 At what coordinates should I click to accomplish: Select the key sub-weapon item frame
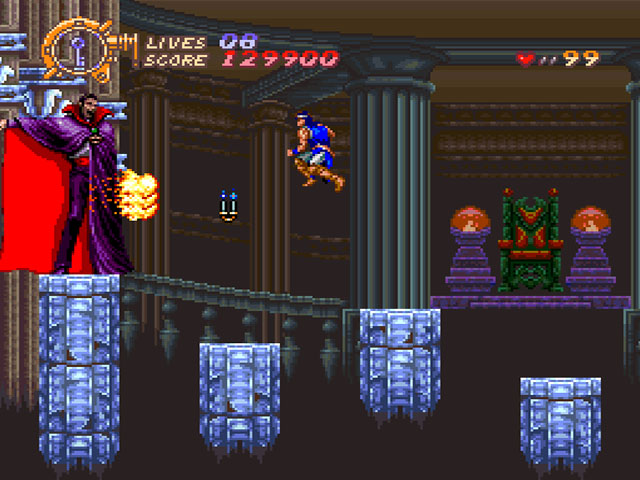click(78, 48)
